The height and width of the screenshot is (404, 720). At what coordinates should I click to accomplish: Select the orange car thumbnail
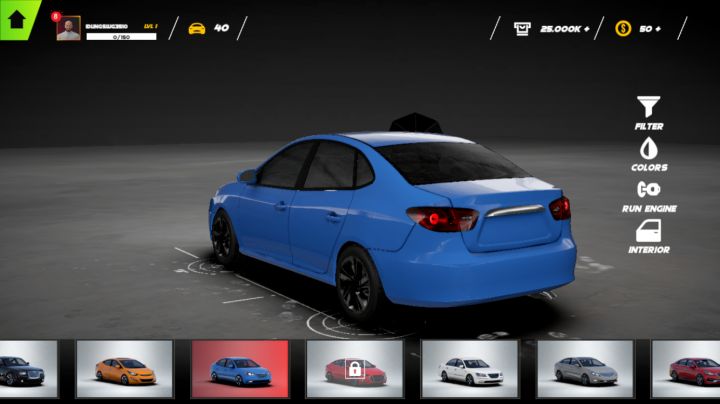coord(125,369)
